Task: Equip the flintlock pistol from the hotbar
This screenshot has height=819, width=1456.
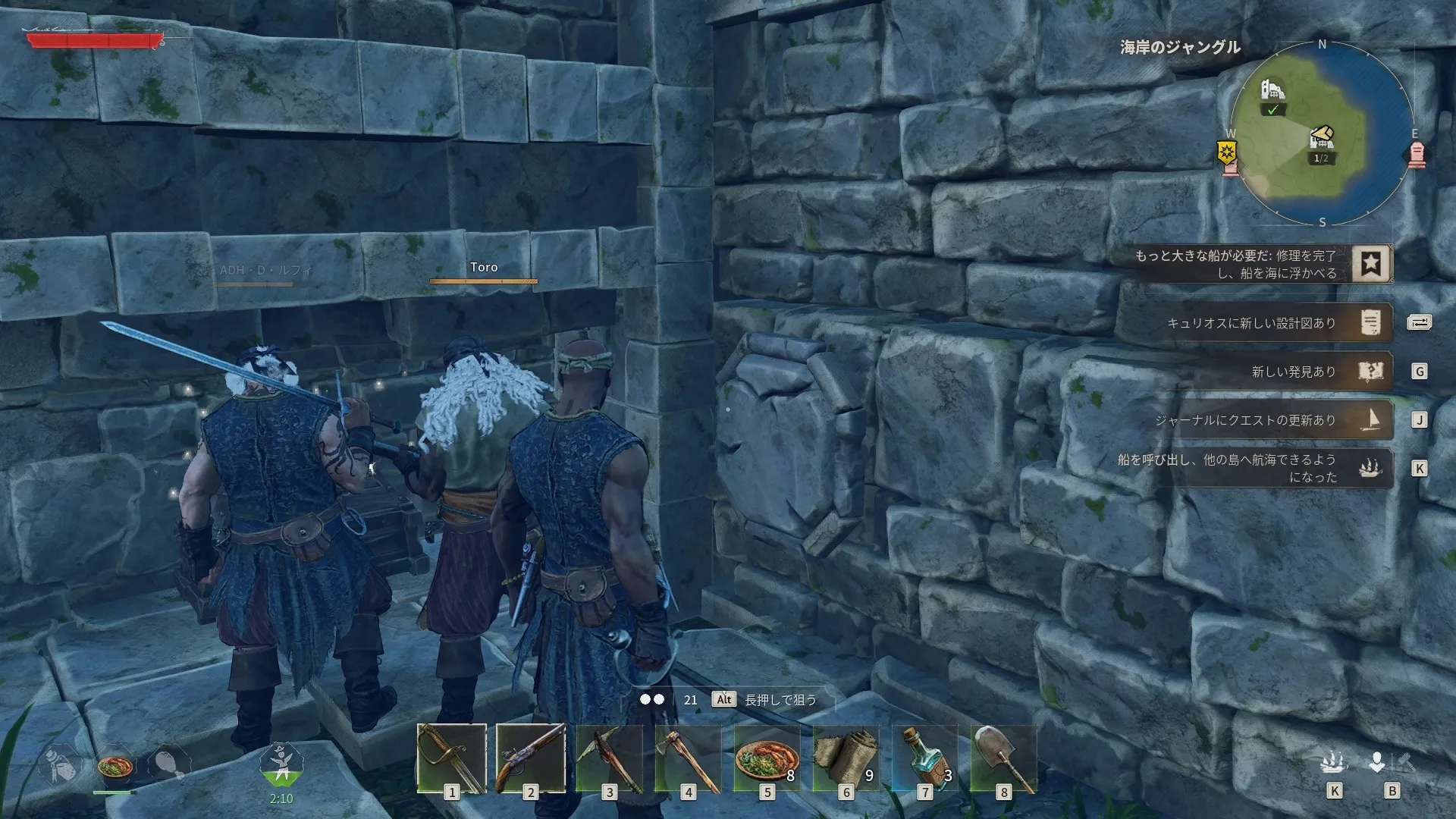Action: pos(531,758)
